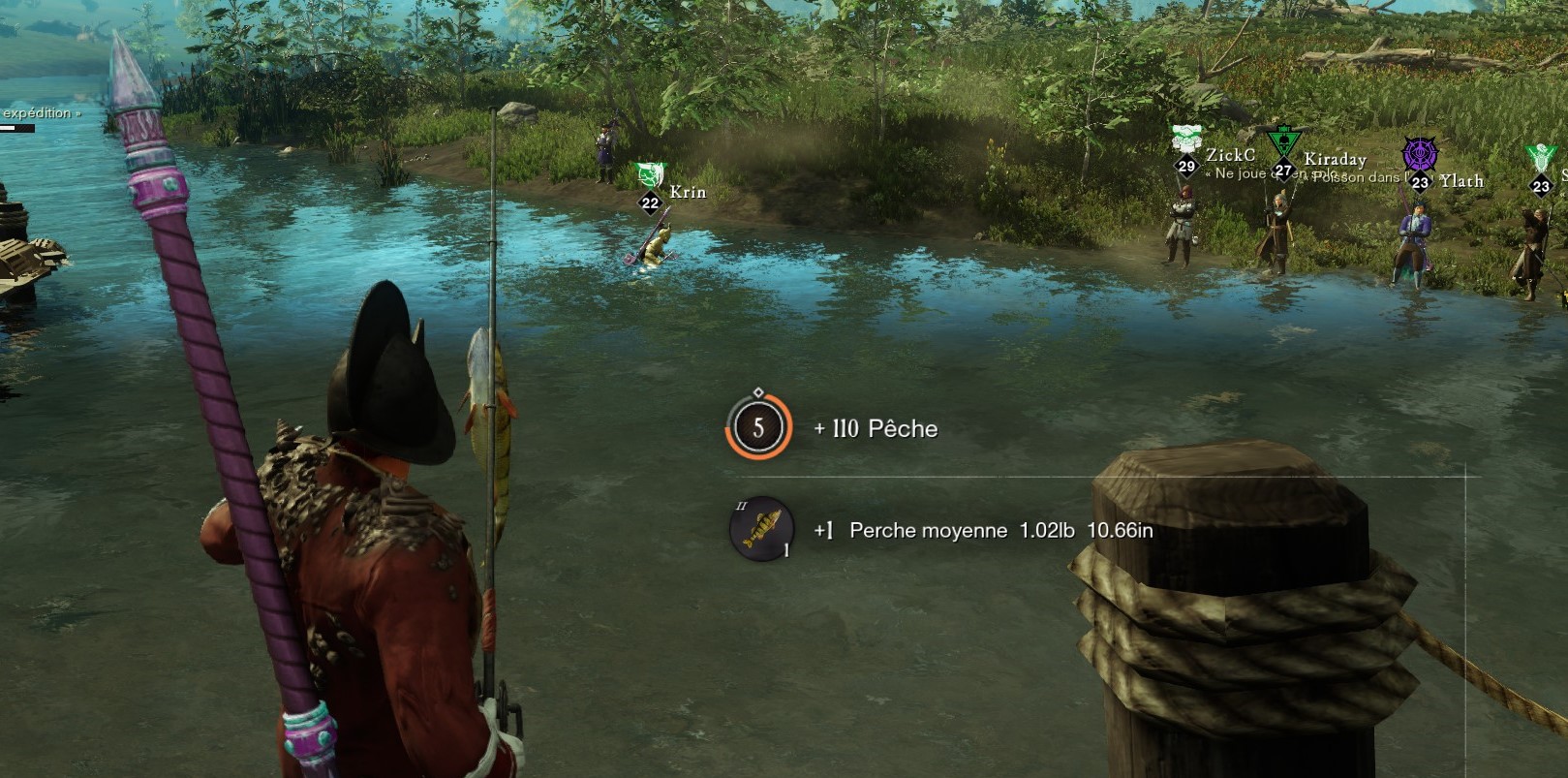Select ZickC's player nameplate
This screenshot has width=1568, height=778.
pyautogui.click(x=1229, y=155)
